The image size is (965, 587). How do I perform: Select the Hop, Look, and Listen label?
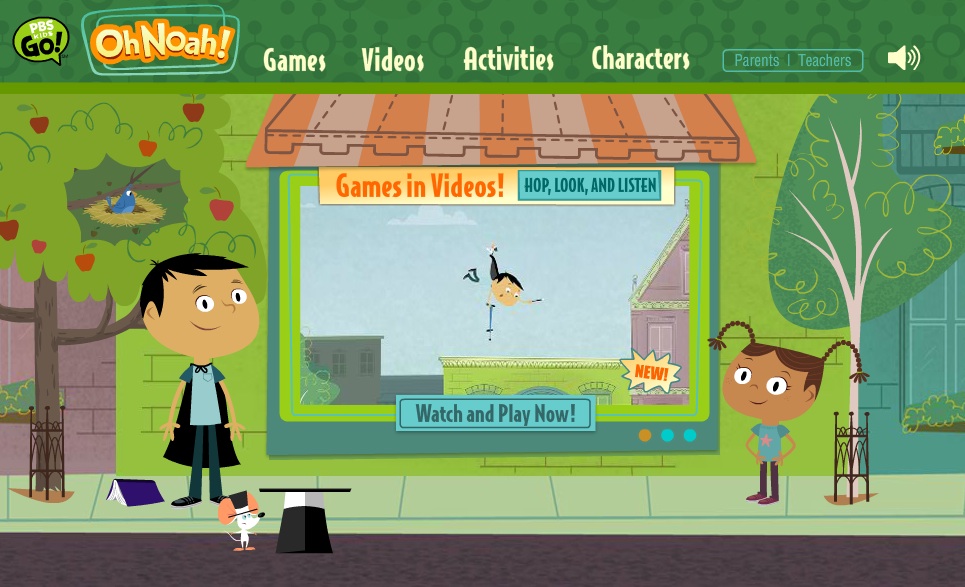tap(590, 185)
